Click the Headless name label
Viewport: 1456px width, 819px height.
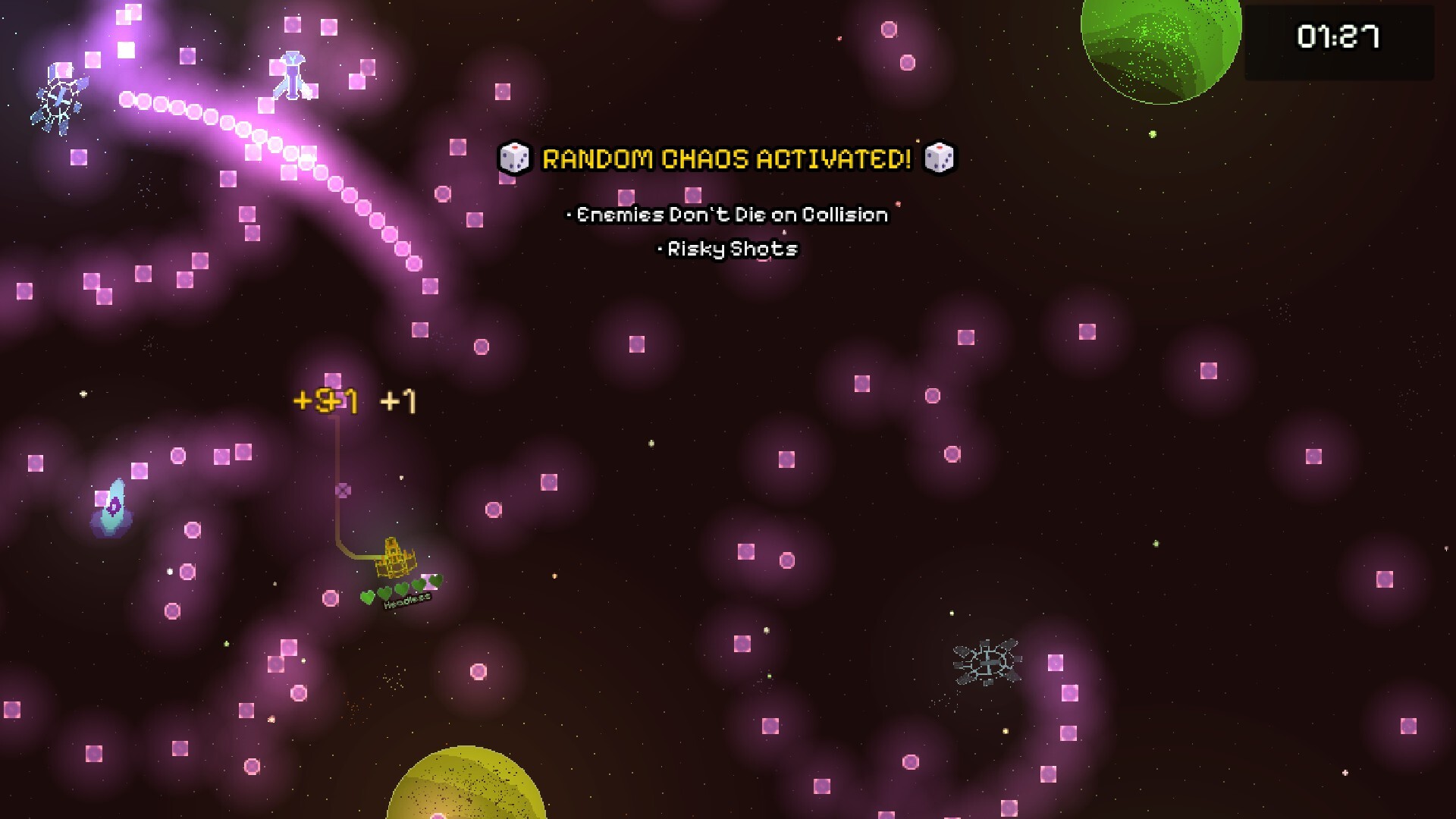point(407,601)
